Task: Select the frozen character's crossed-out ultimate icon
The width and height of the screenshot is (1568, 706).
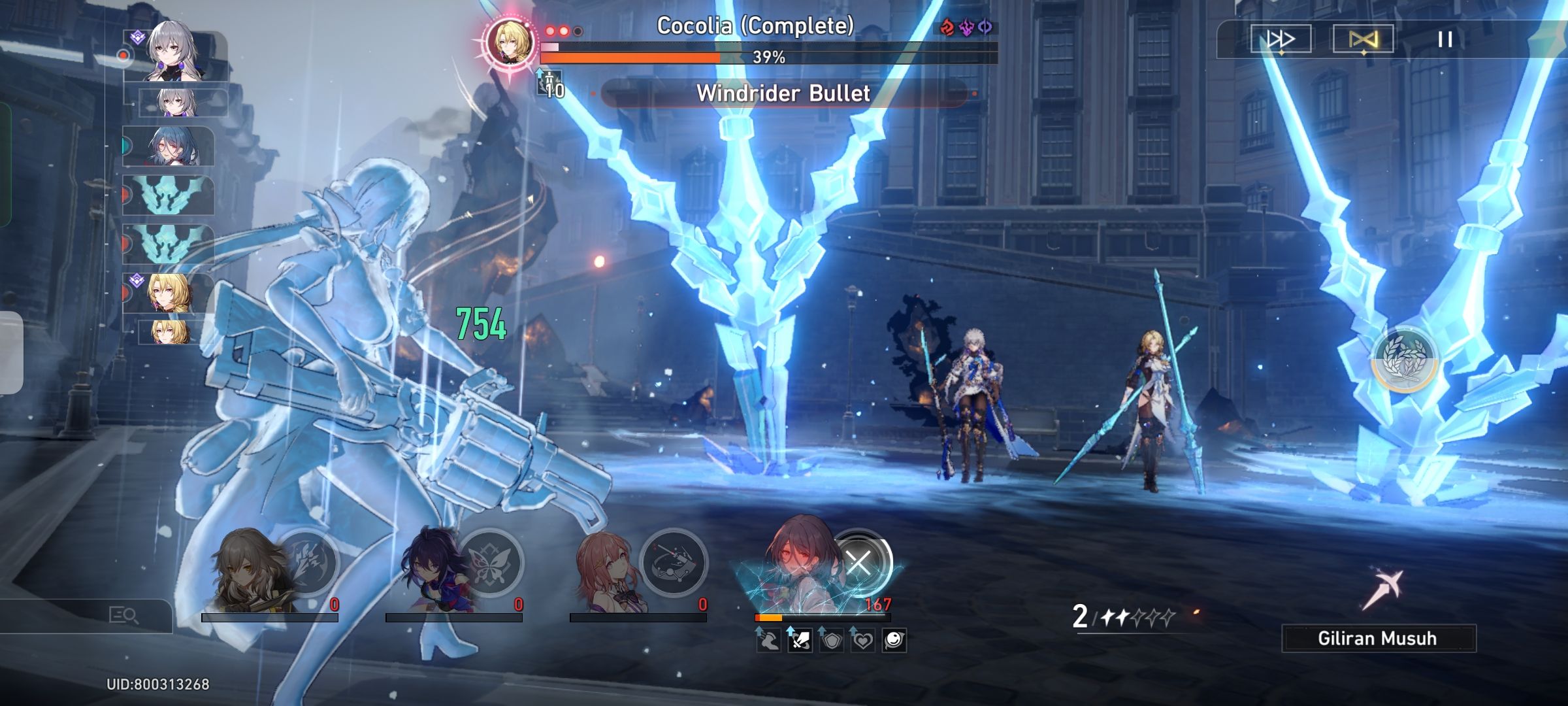Action: coord(858,562)
